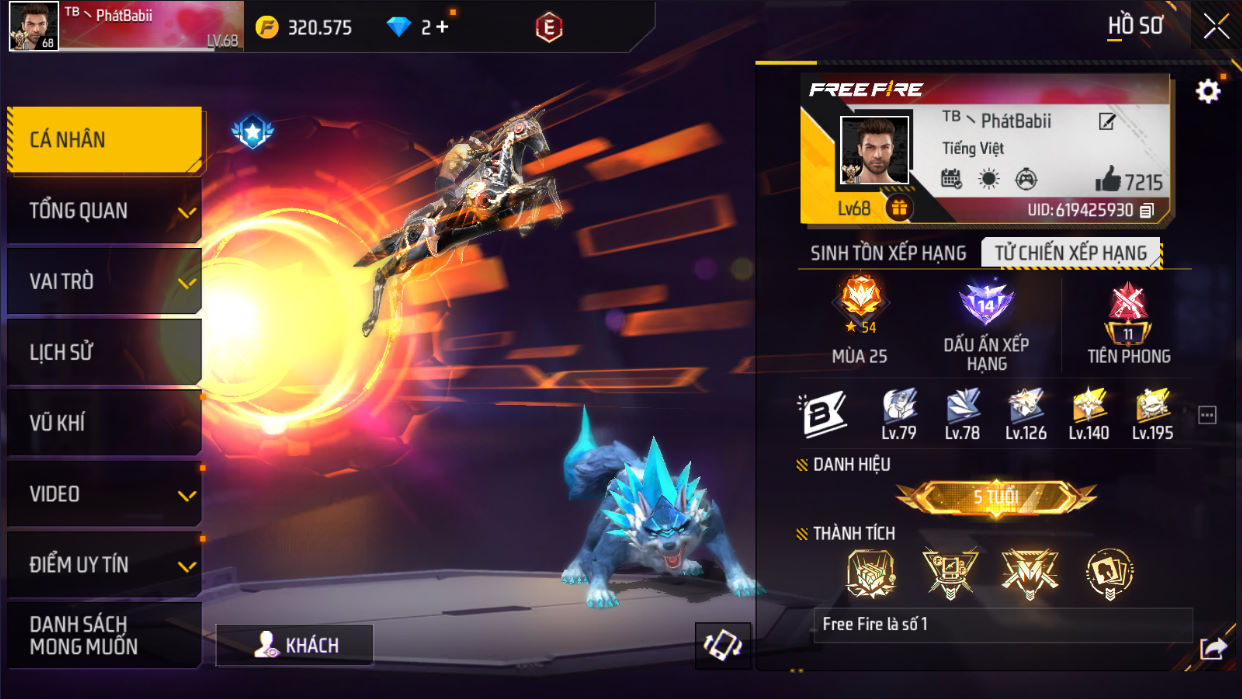Tap the thumbs-up likes icon
Viewport: 1242px width, 699px height.
pyautogui.click(x=1108, y=180)
